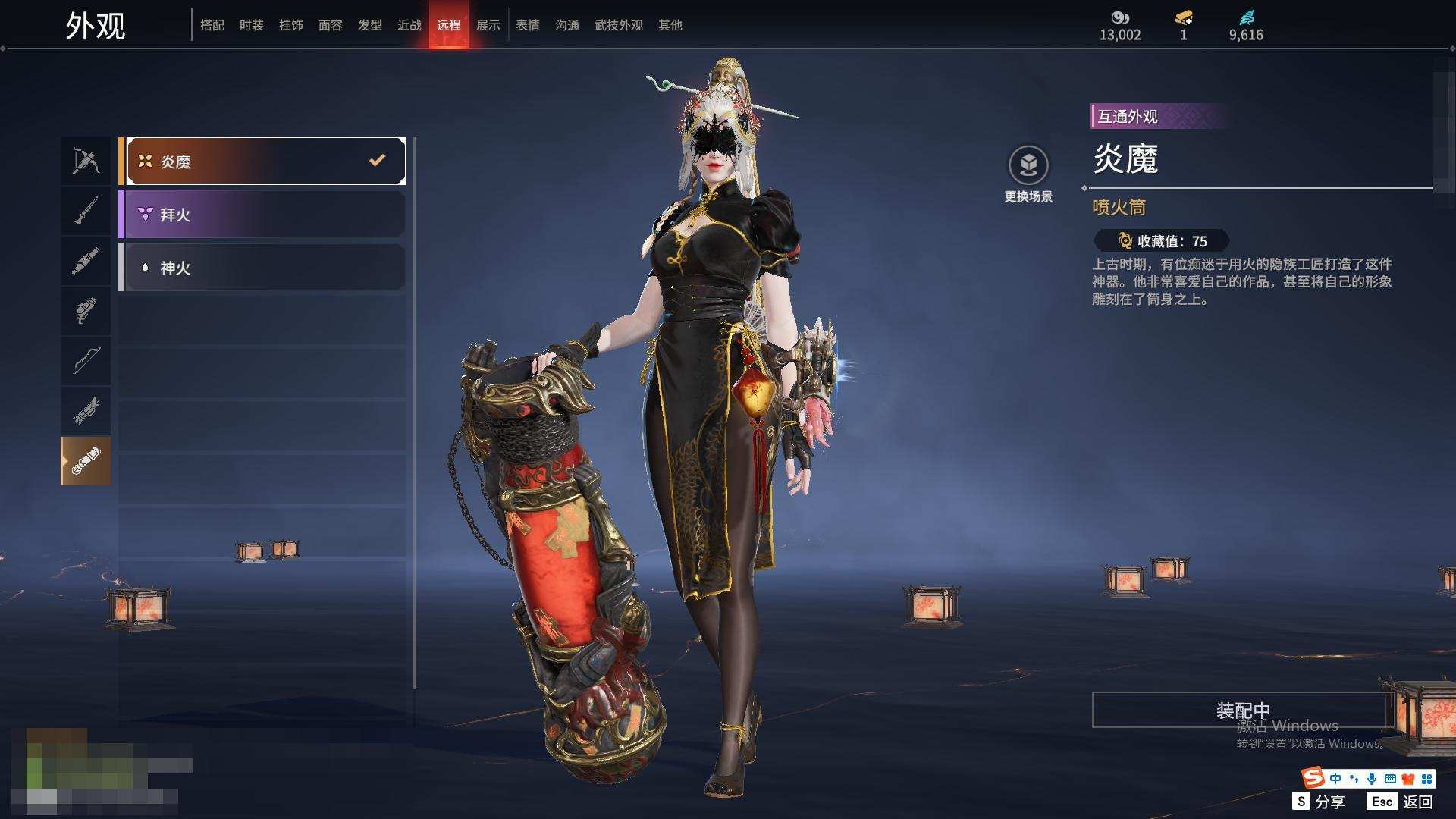Viewport: 1456px width, 819px height.
Task: Open the 表情 emotes tab
Action: tap(528, 25)
